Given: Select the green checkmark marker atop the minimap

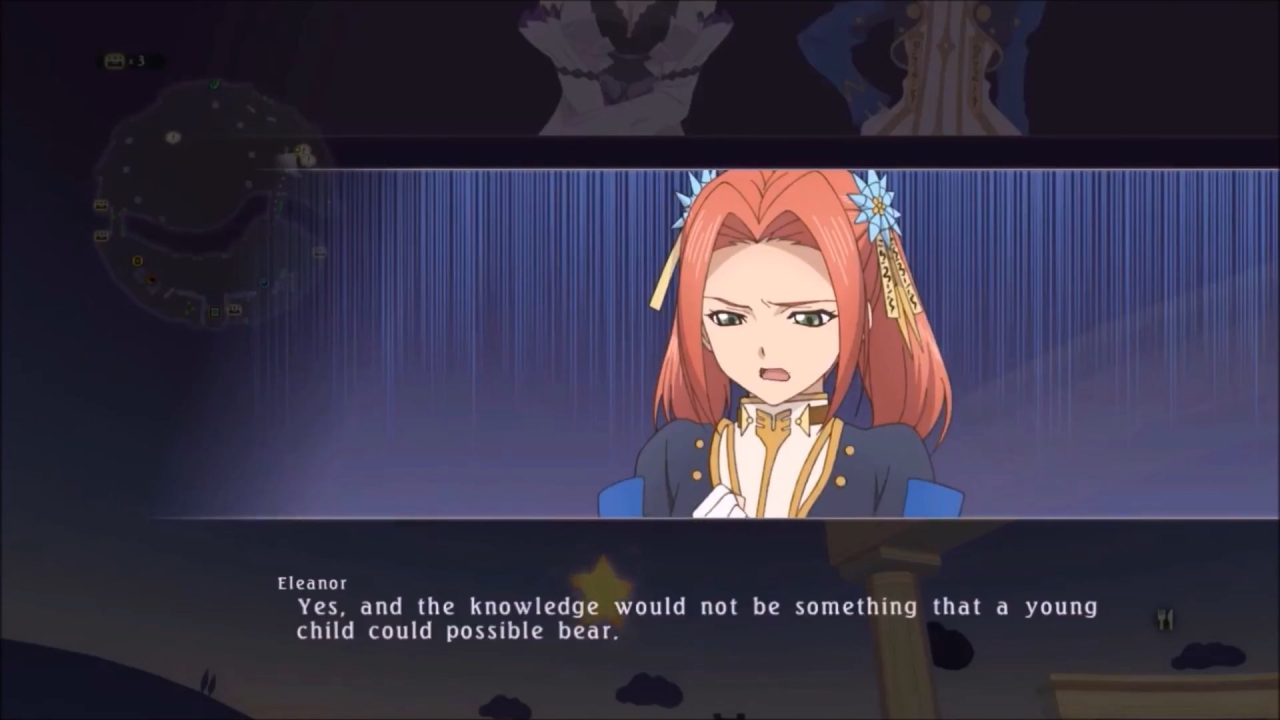Looking at the screenshot, I should pyautogui.click(x=216, y=84).
